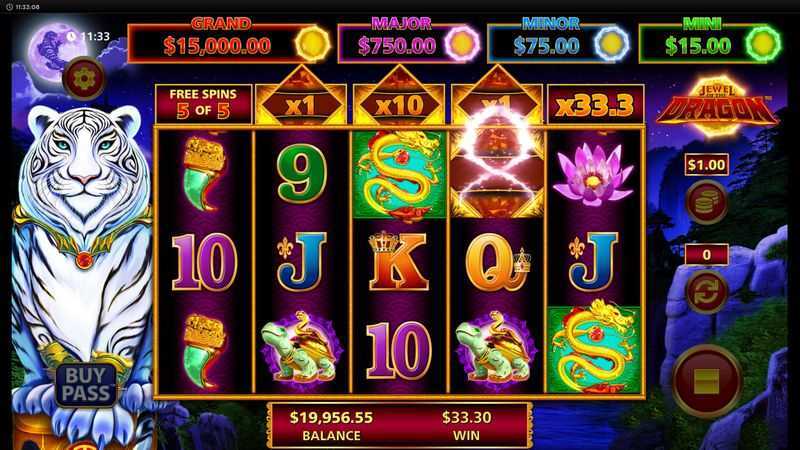800x450 pixels.
Task: Toggle autoplay with the circular arrows button
Action: 706,291
